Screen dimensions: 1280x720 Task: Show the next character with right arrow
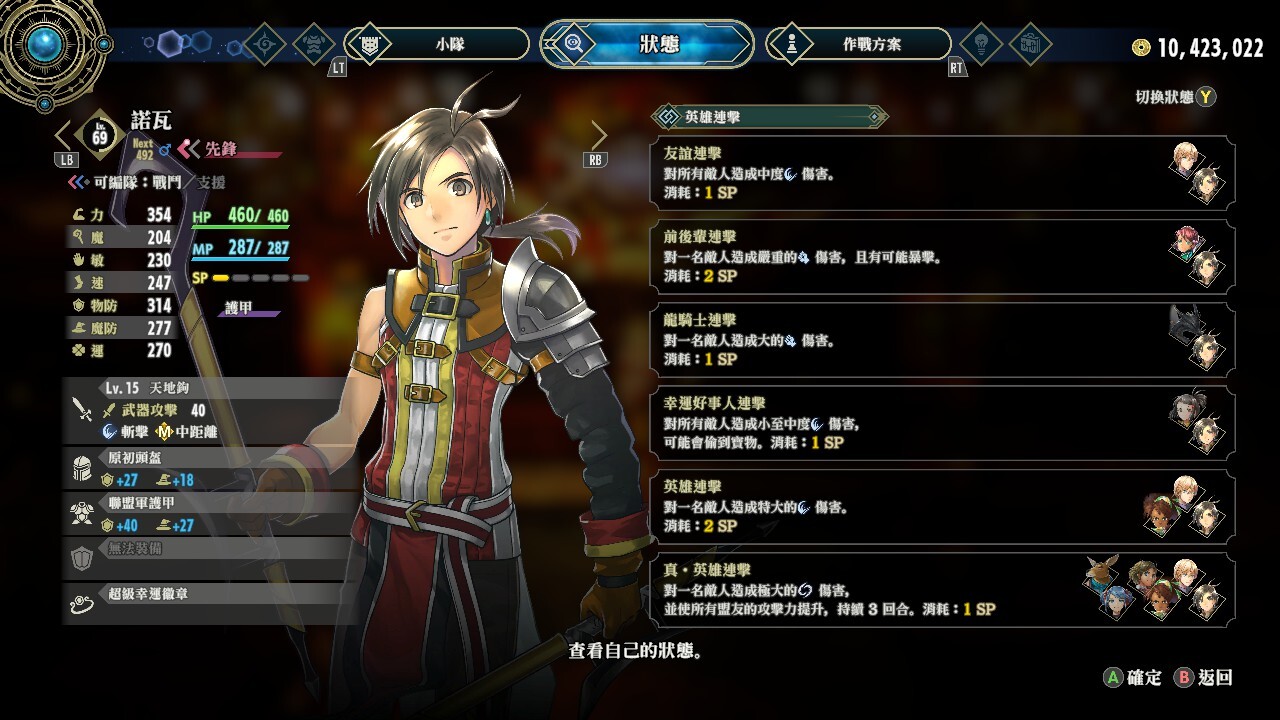[x=599, y=135]
